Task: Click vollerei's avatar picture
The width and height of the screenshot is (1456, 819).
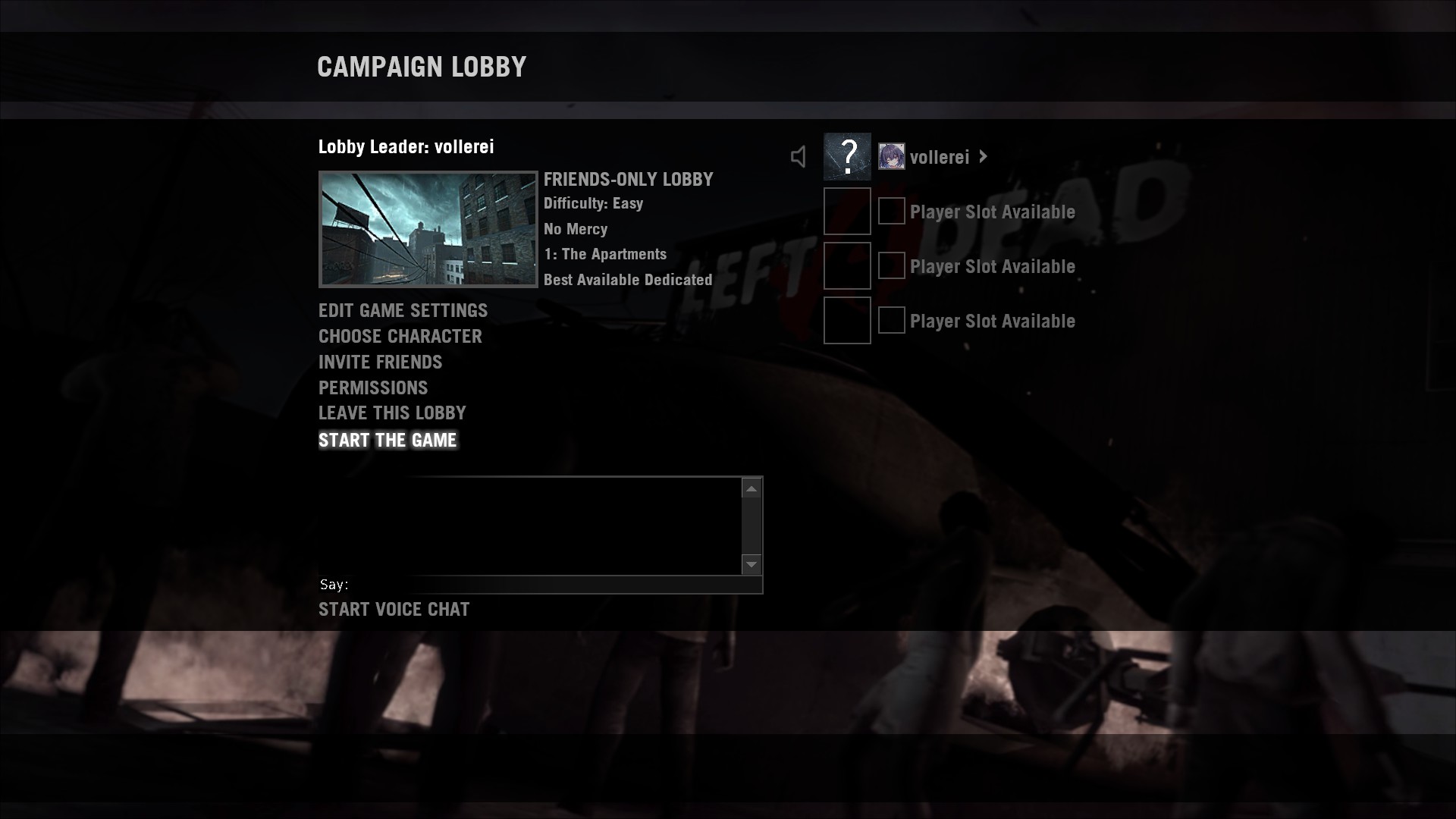Action: (891, 156)
